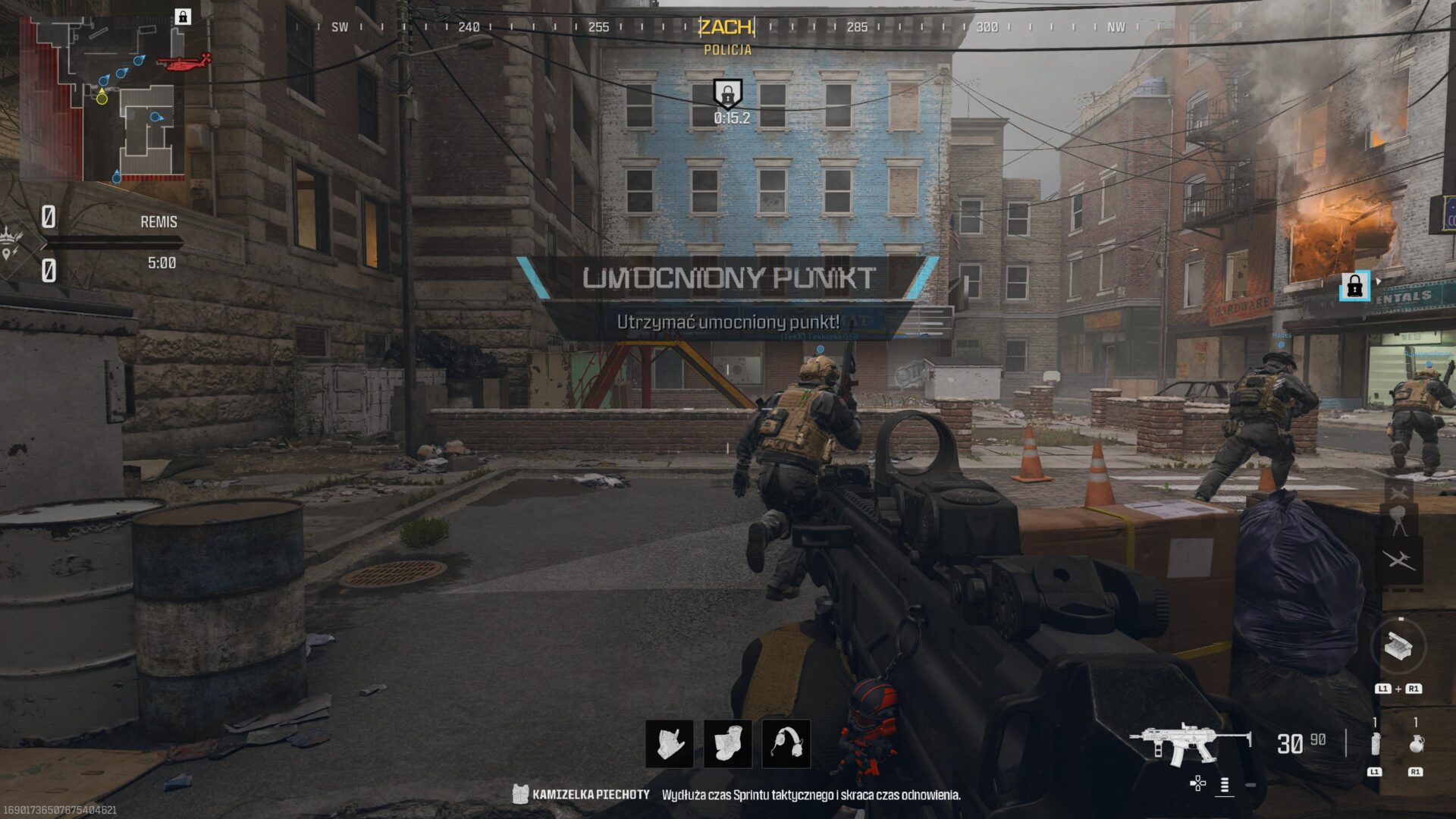Viewport: 1456px width, 819px height.
Task: Select the gloves perk icon
Action: (670, 743)
